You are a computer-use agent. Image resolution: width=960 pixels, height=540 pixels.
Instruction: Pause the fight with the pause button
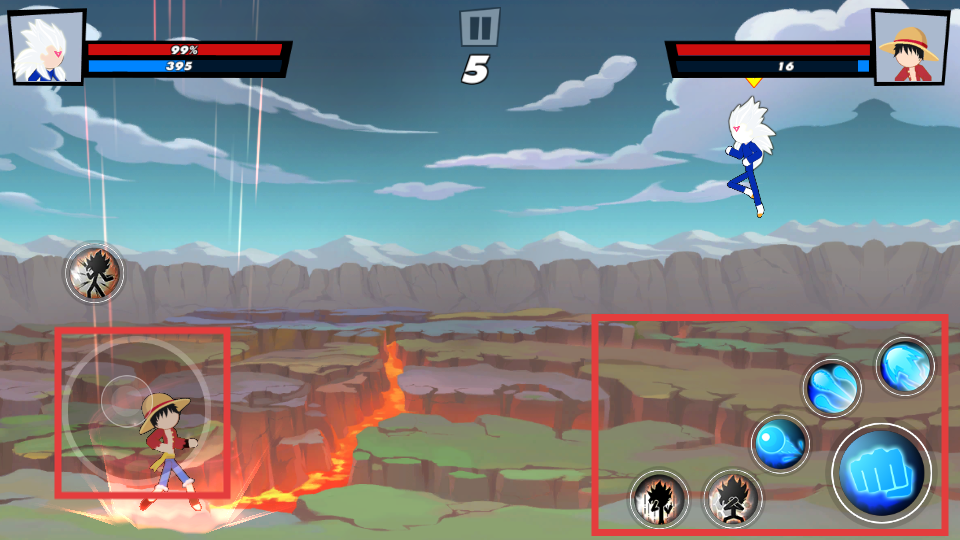tap(480, 27)
